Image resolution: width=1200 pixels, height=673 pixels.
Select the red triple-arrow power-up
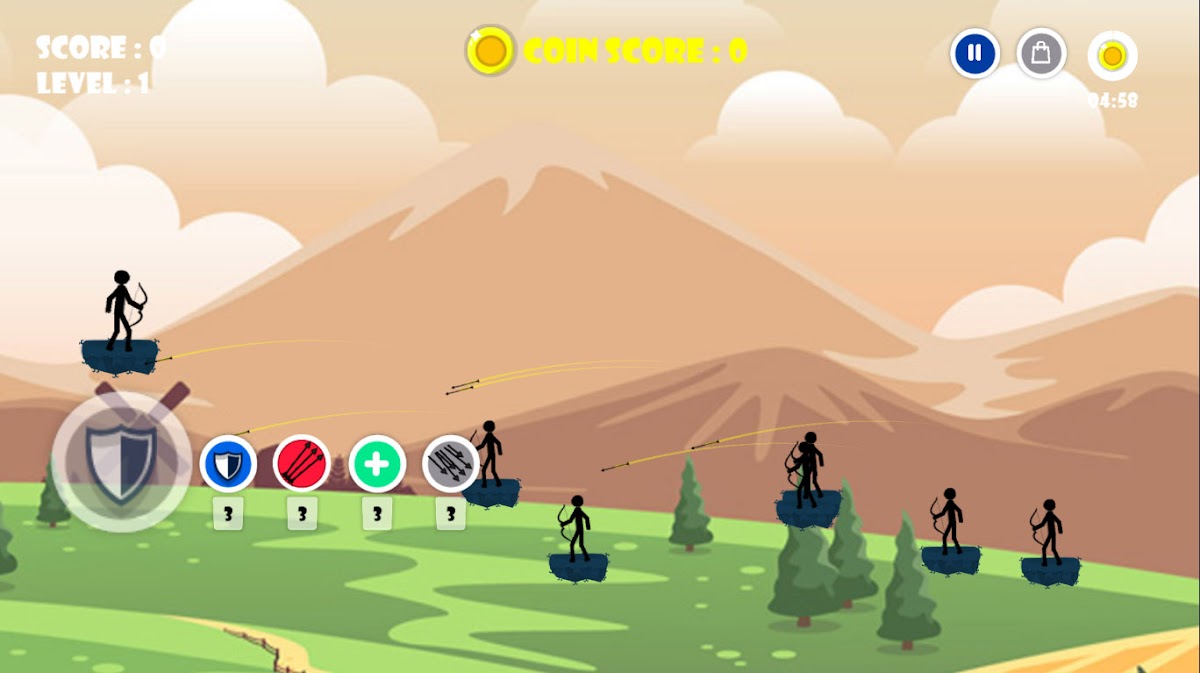coord(302,464)
